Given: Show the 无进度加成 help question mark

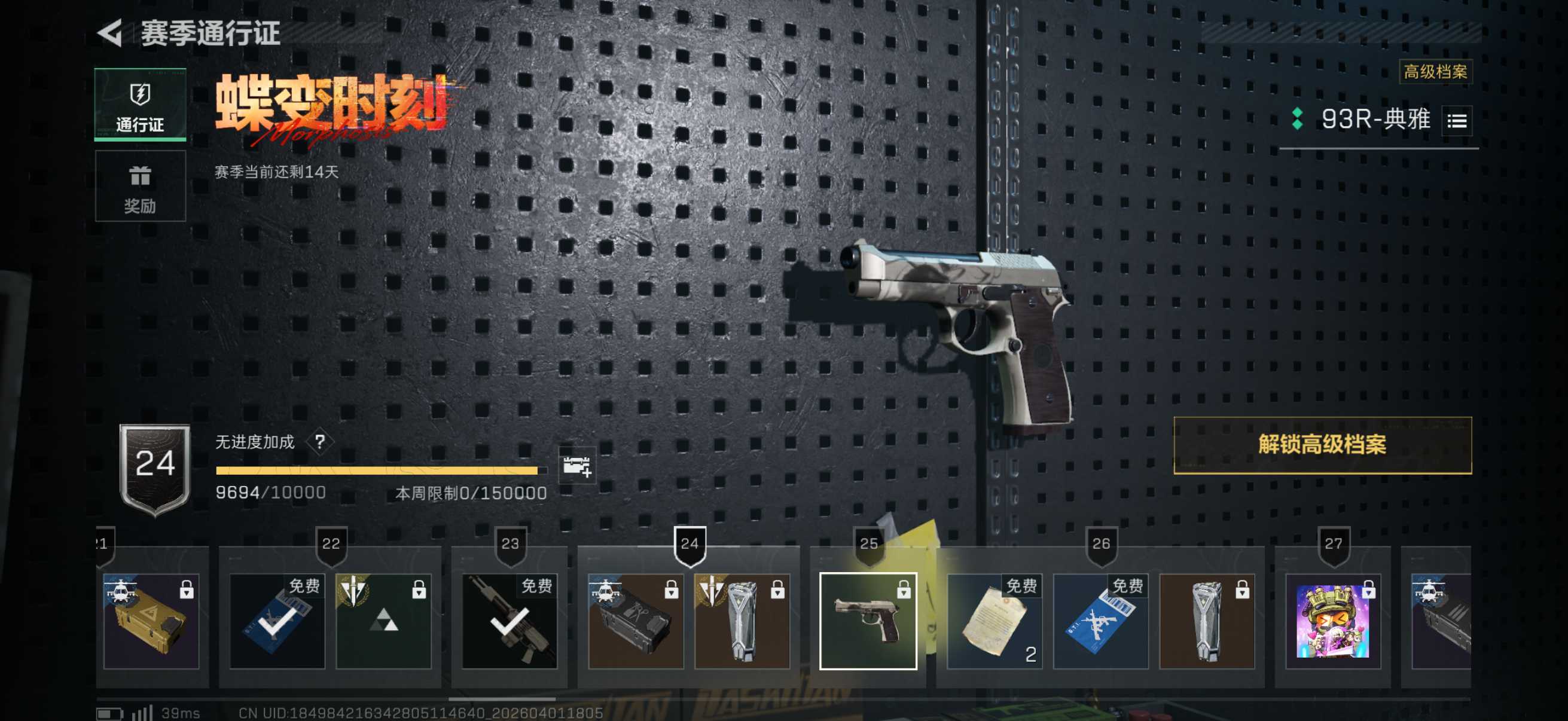Looking at the screenshot, I should pos(319,442).
